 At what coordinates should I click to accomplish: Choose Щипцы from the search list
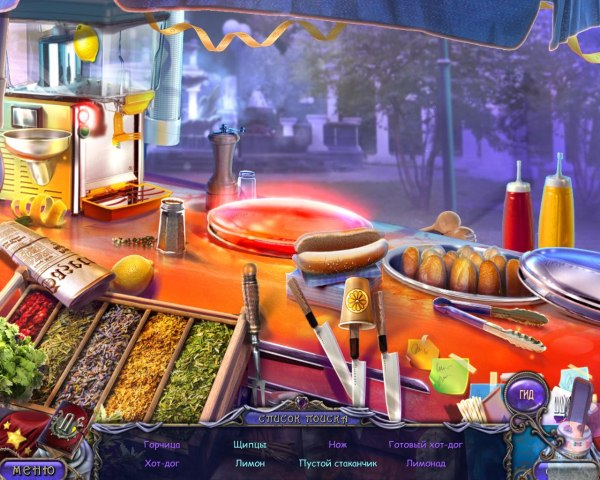point(249,443)
